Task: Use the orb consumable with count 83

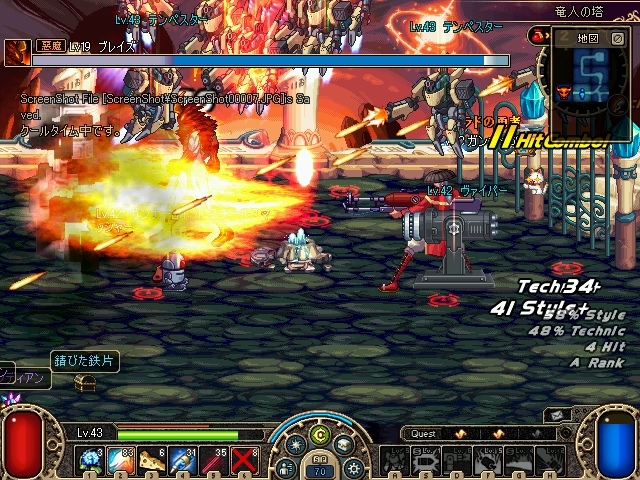Action: 121,460
